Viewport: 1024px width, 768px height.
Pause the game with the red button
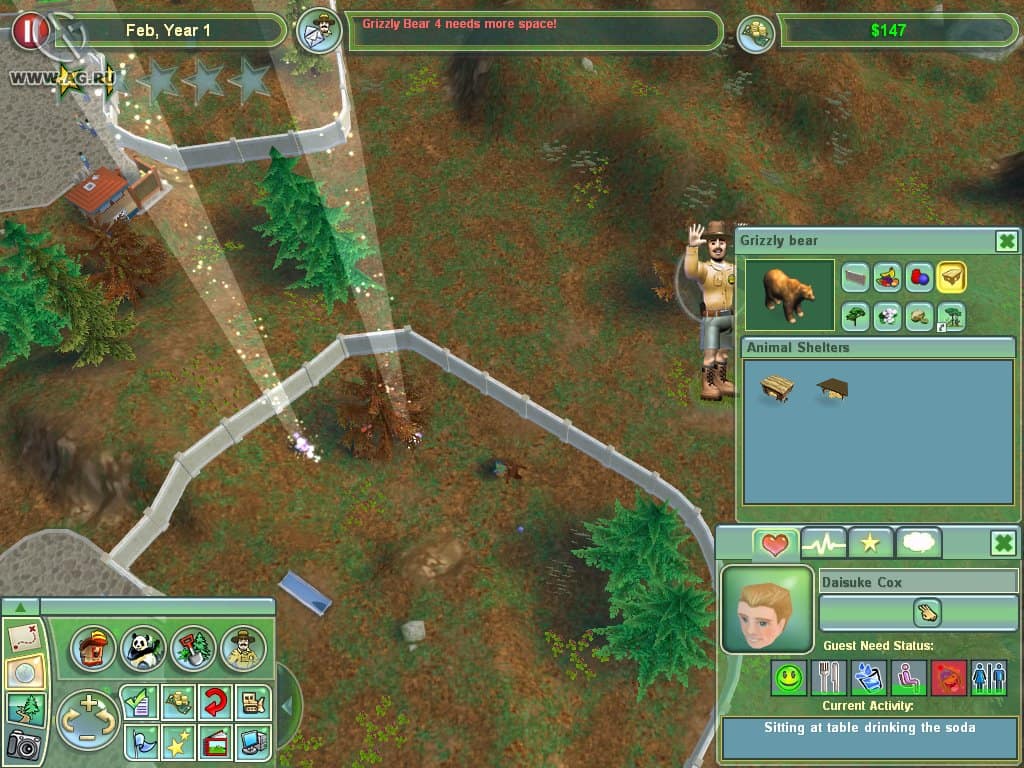[x=31, y=31]
